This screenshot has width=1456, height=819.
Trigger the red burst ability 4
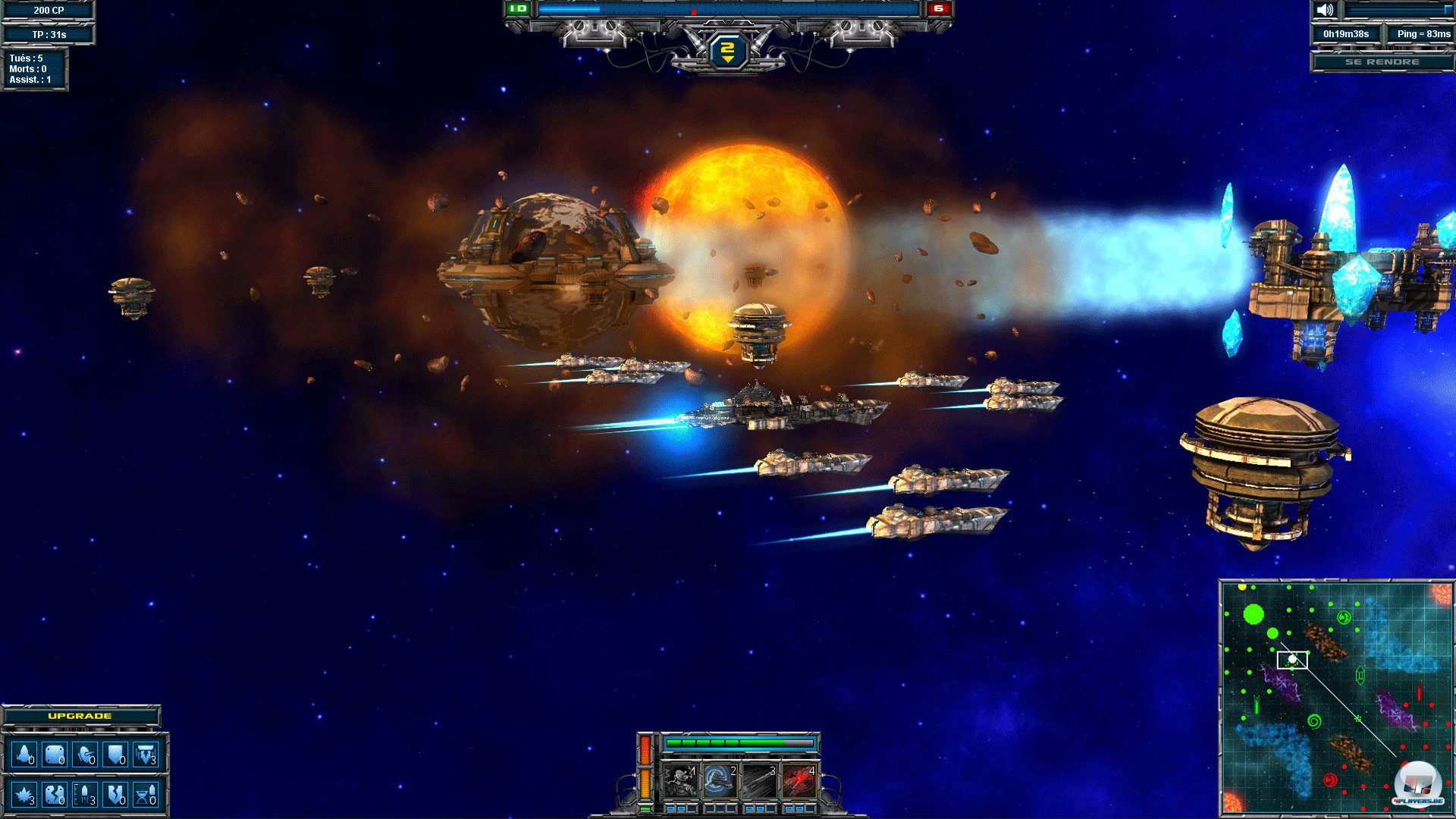[799, 781]
